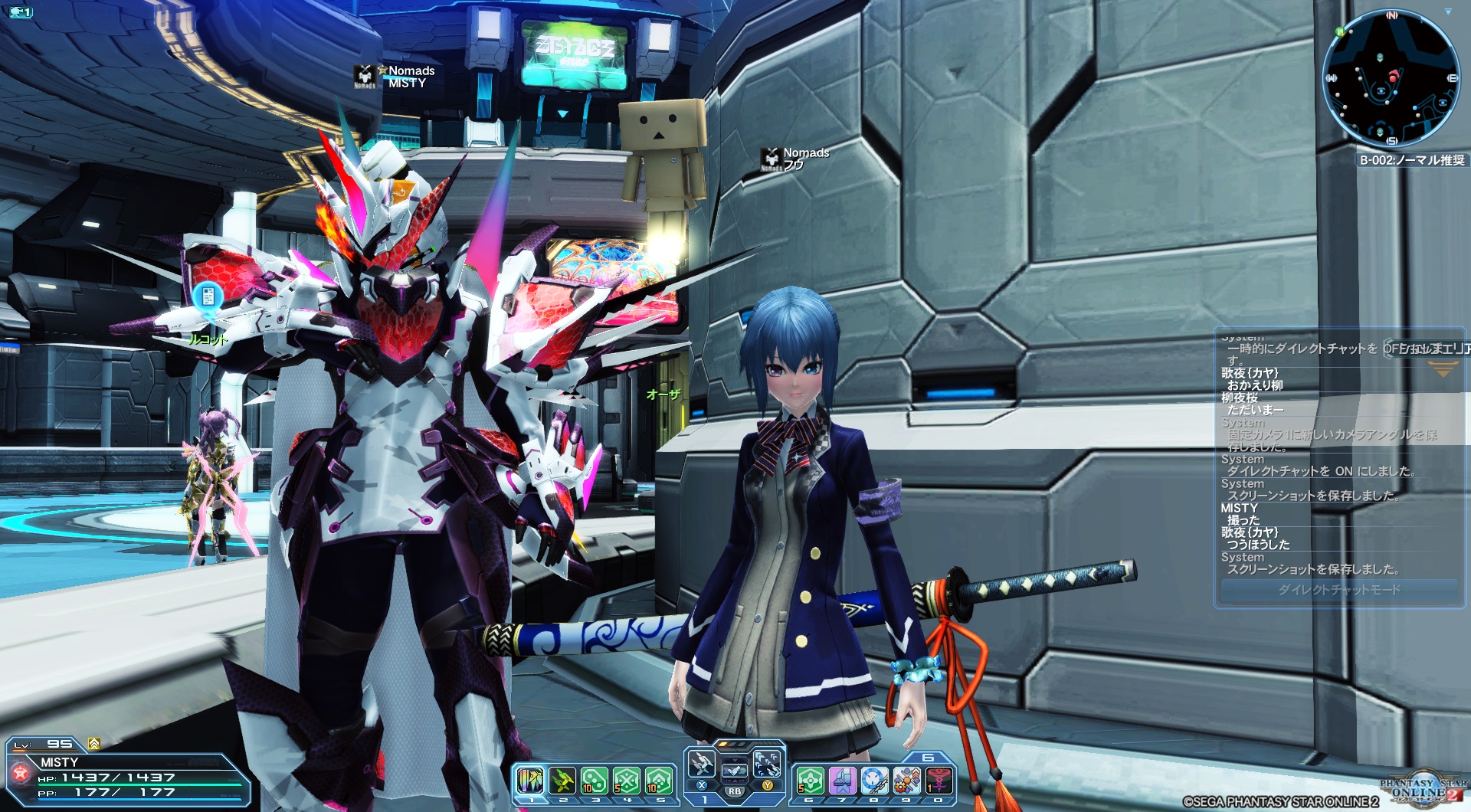Open the circular minimap

tap(1391, 78)
